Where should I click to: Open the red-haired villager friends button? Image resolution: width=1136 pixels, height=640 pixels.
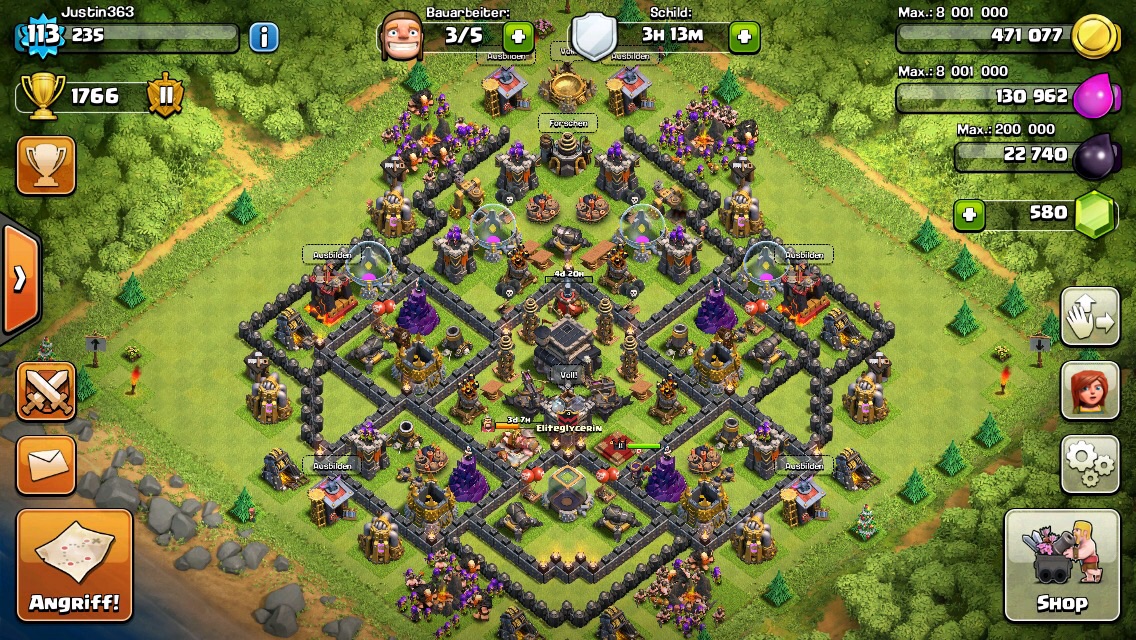click(x=1090, y=390)
